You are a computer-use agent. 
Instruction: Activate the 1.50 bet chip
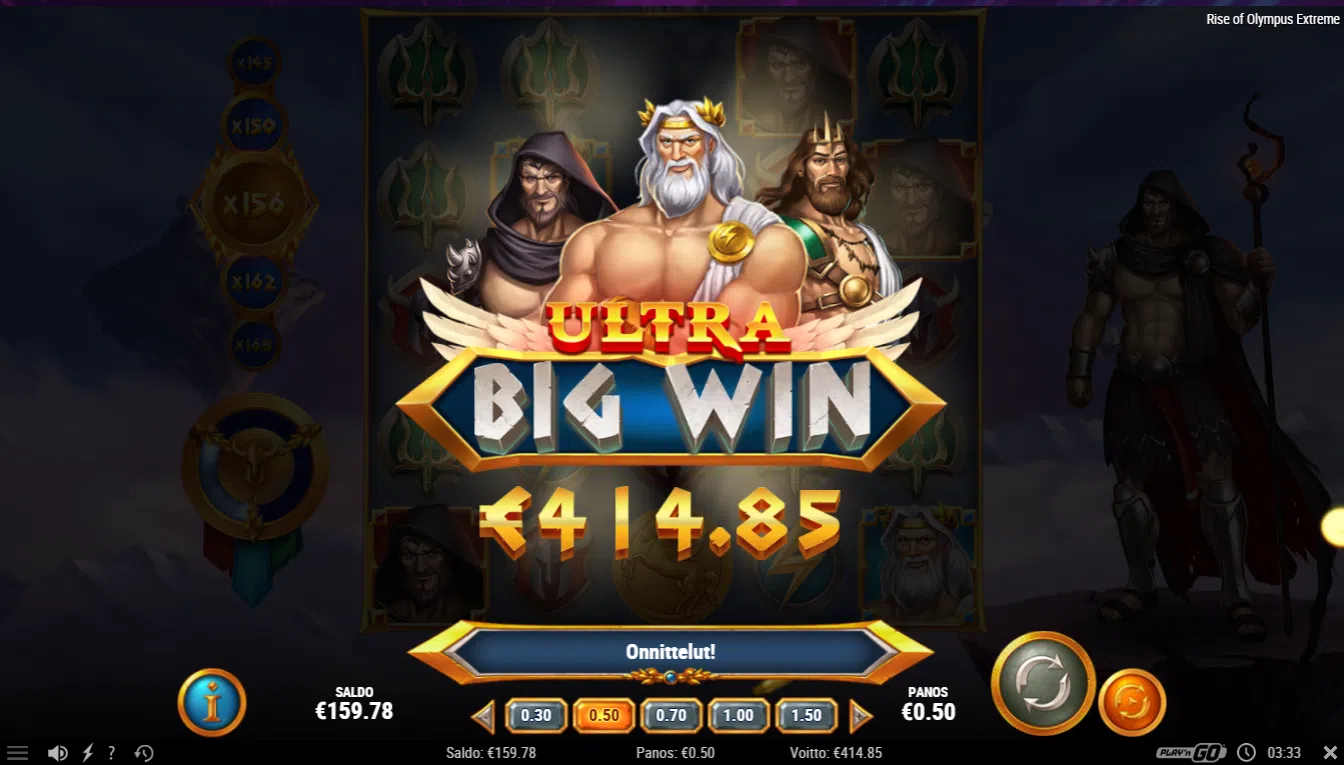805,715
